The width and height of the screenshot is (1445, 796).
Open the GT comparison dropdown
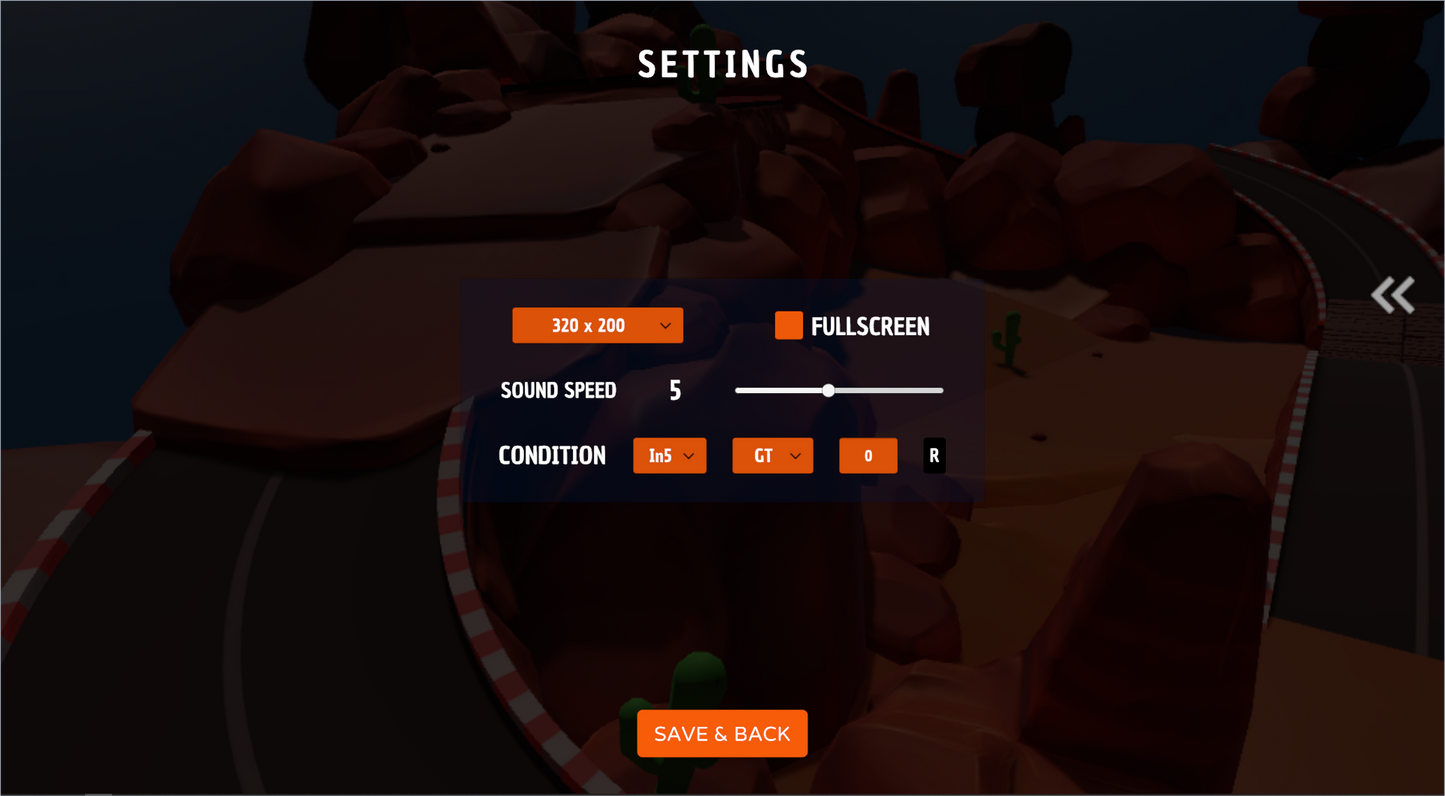pyautogui.click(x=772, y=455)
